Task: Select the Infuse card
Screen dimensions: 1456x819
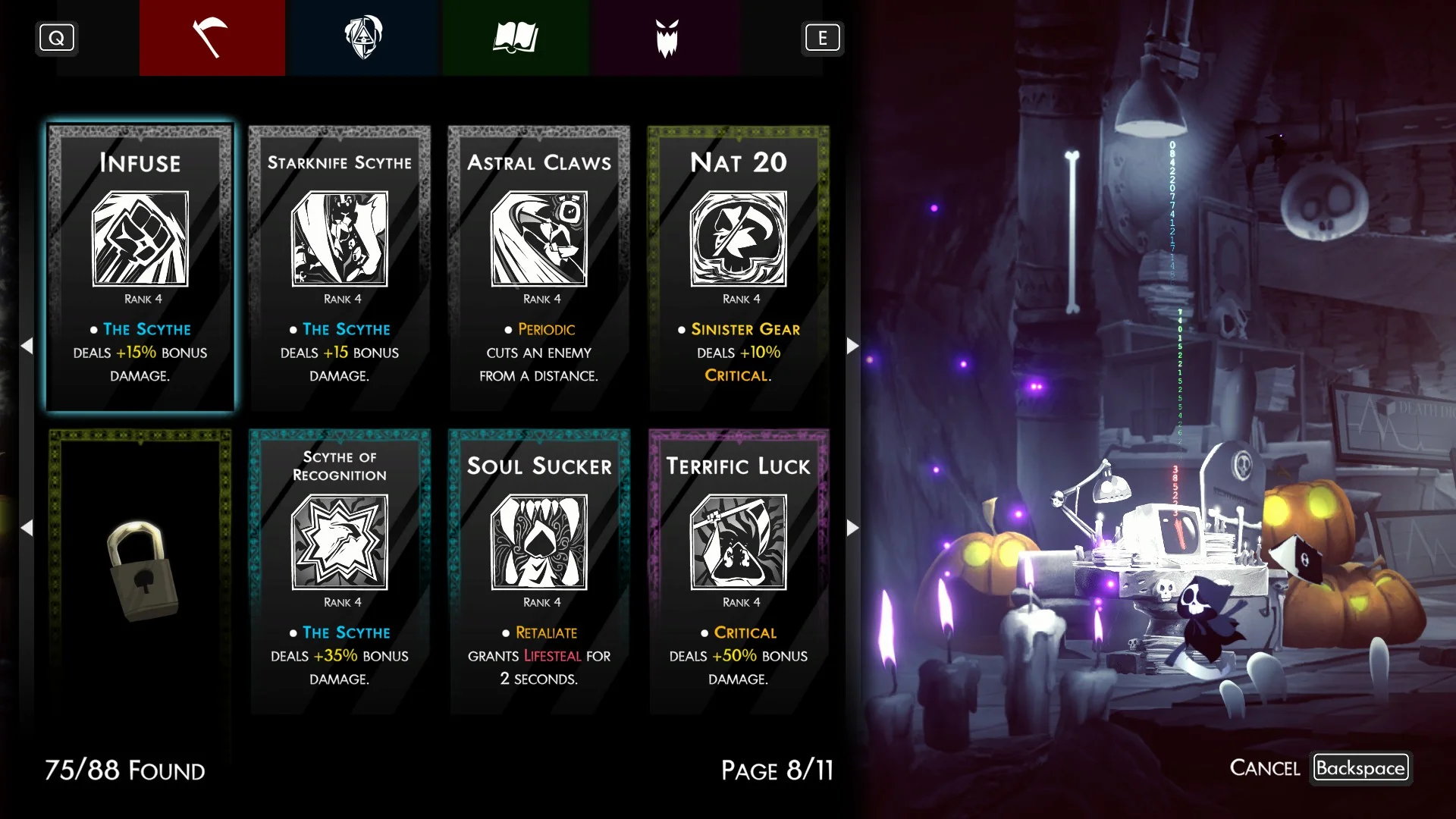Action: [x=140, y=268]
